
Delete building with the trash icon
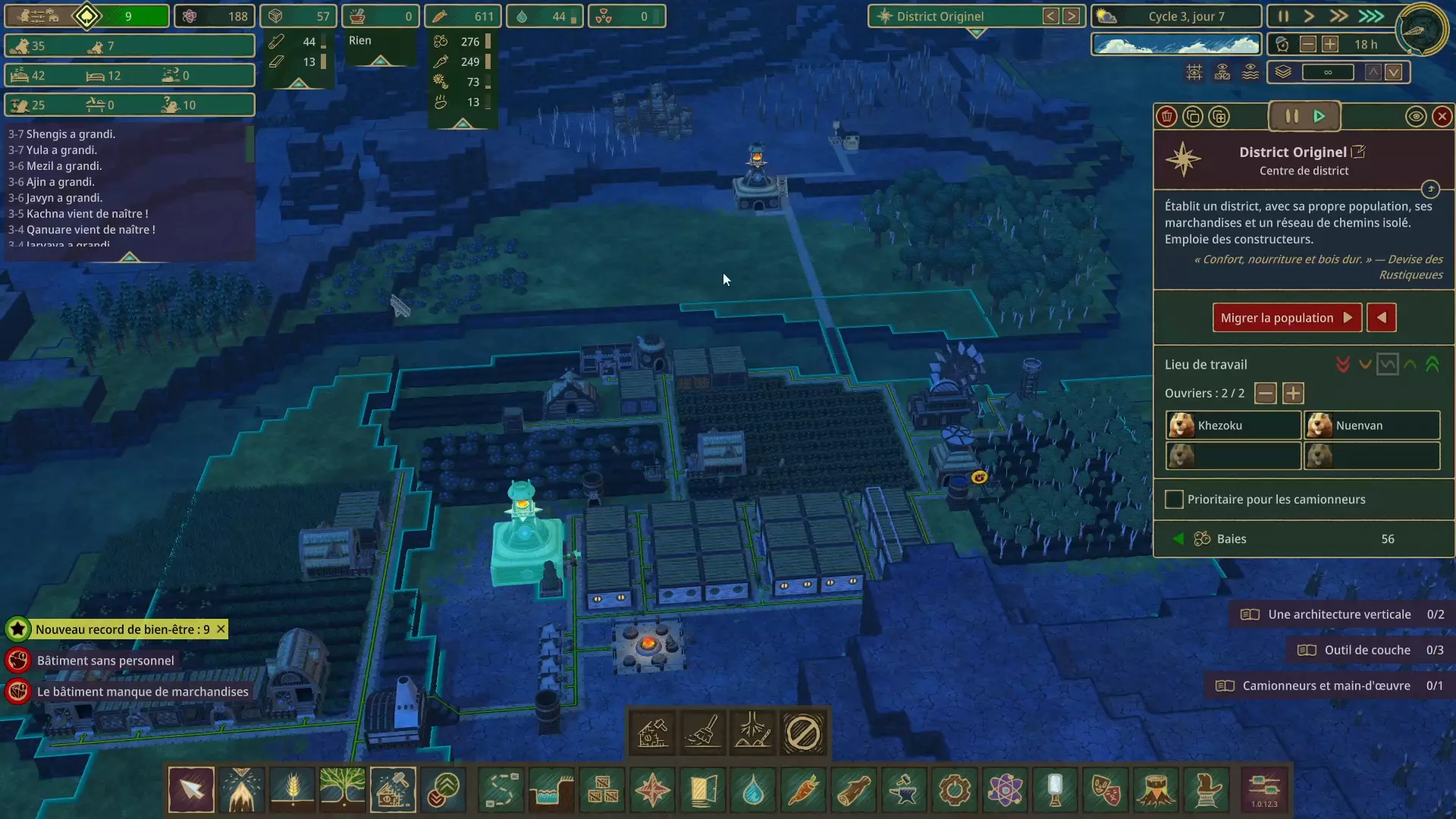pyautogui.click(x=1167, y=117)
